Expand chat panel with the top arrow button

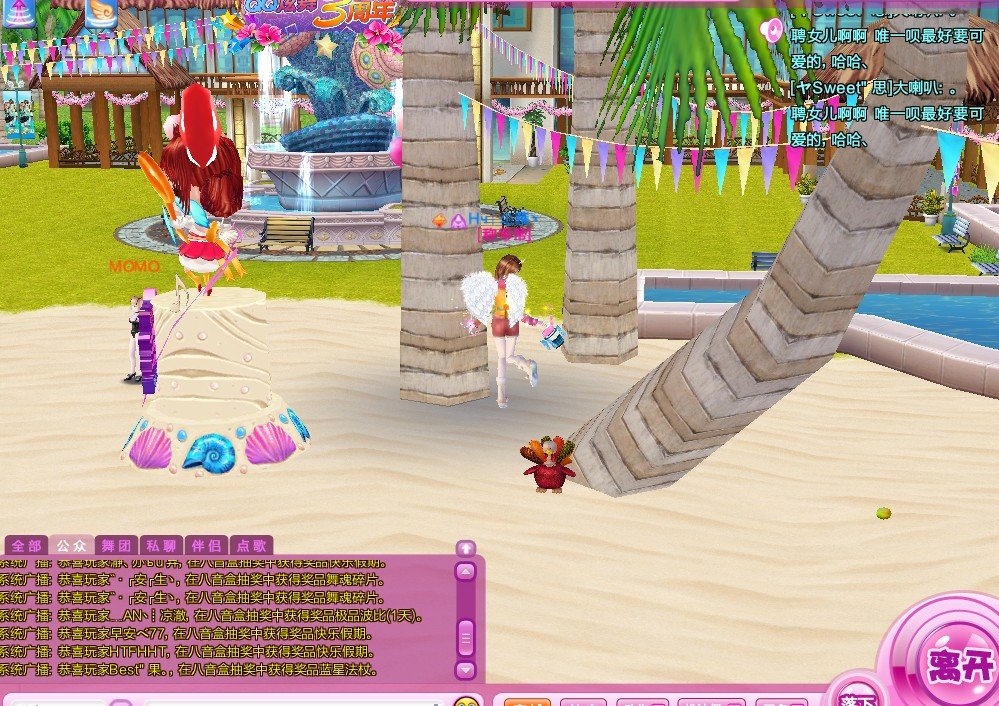[x=465, y=548]
